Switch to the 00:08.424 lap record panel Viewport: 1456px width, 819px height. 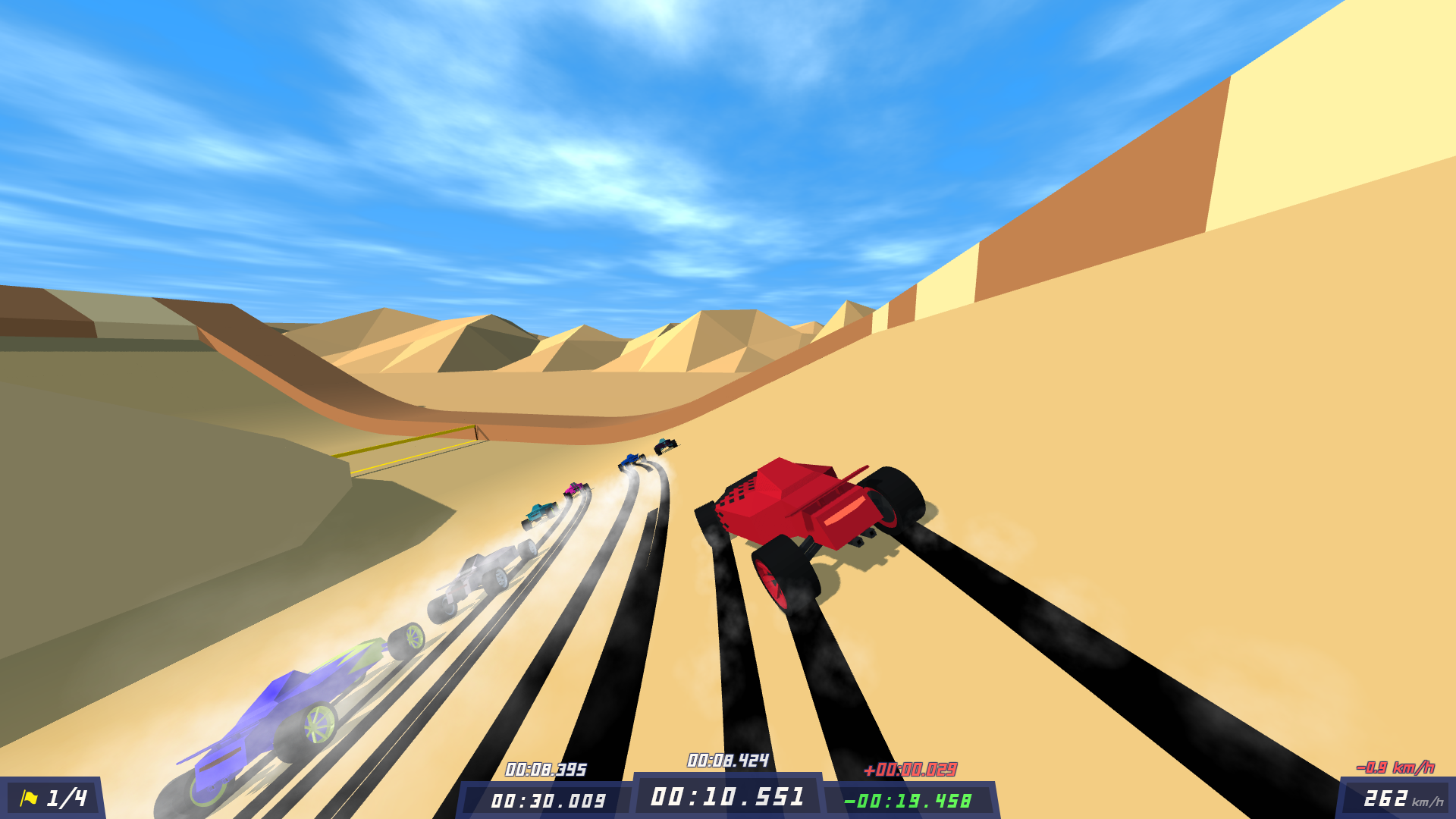[x=726, y=758]
